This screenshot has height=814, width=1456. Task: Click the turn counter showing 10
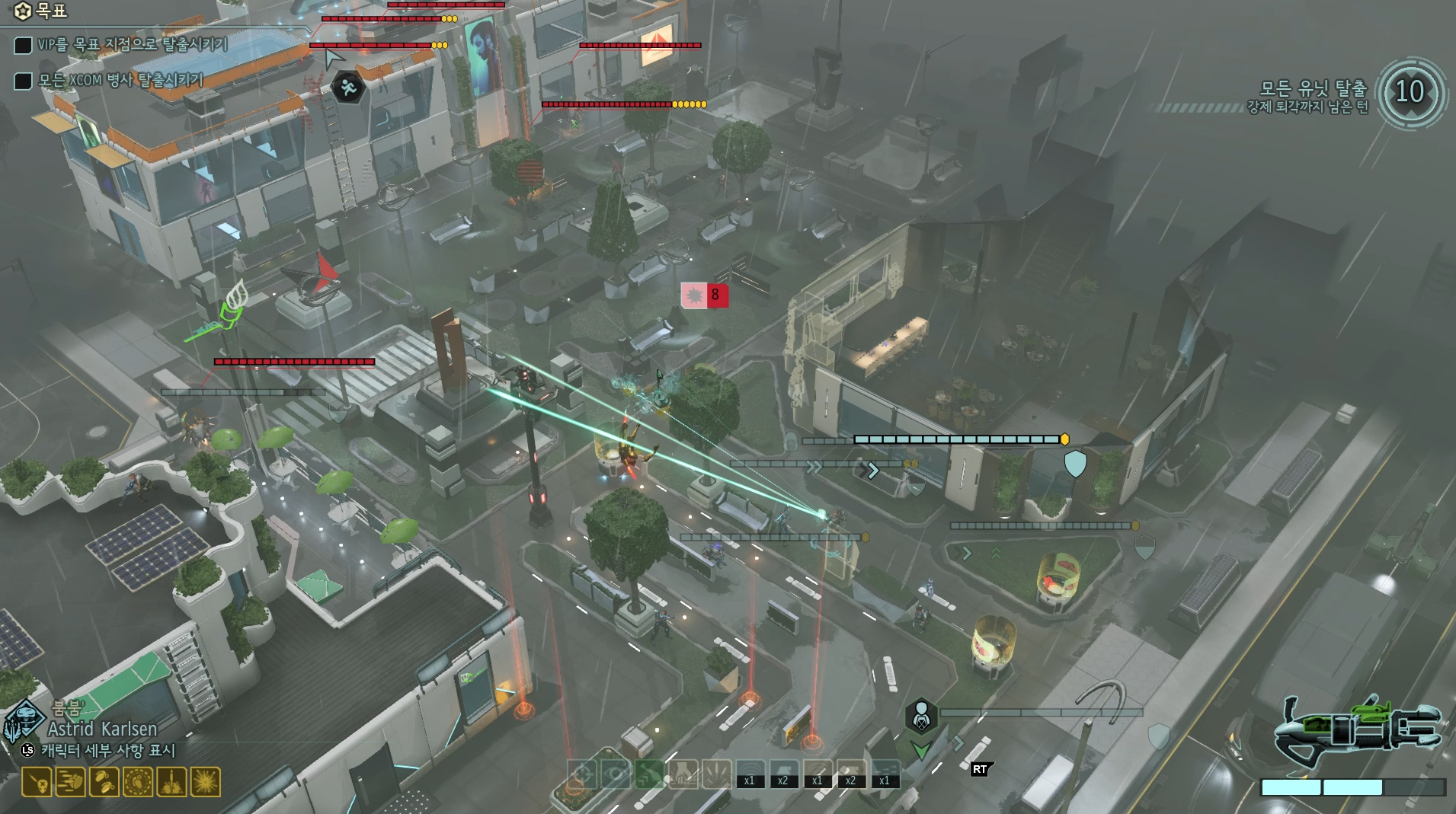[1410, 94]
